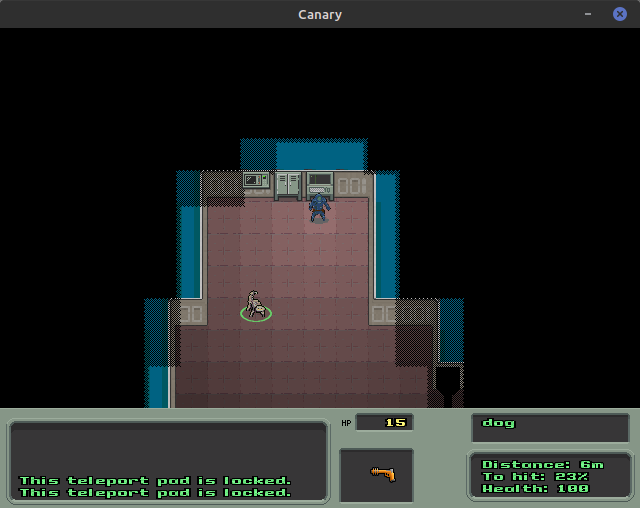Close the Canary window
The width and height of the screenshot is (640, 508).
click(x=619, y=14)
